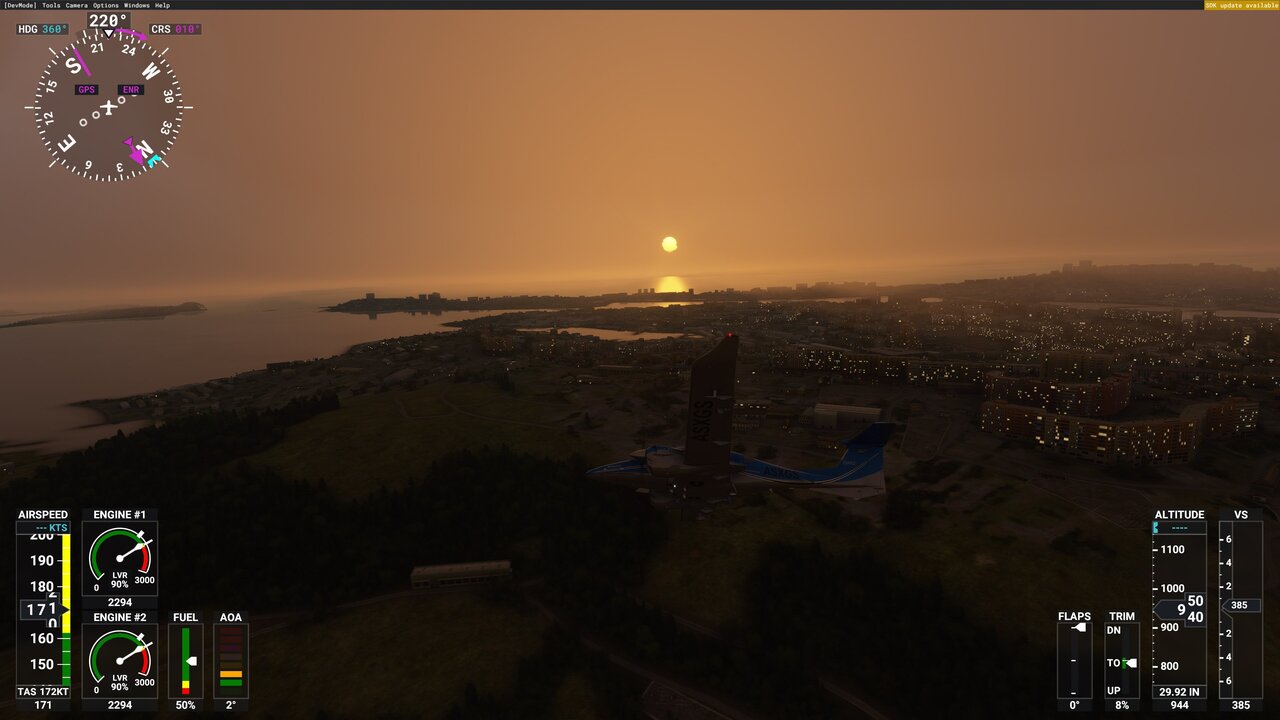
Task: Click the fuel quantity gauge
Action: 184,660
